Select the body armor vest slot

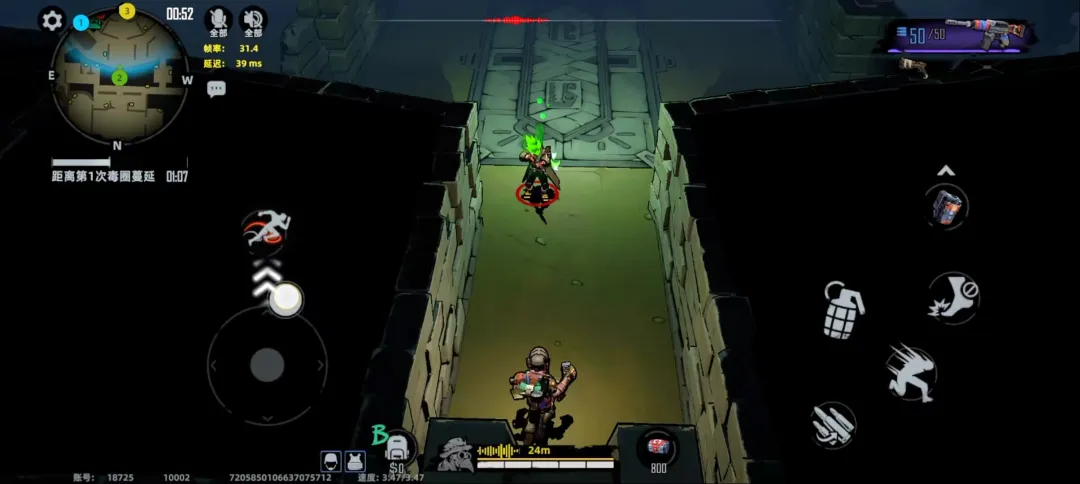(354, 461)
